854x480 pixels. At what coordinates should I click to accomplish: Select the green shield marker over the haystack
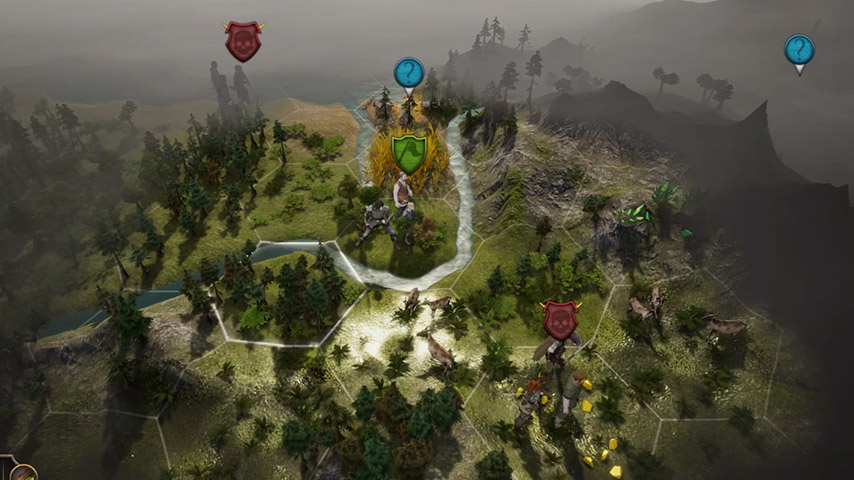point(408,153)
